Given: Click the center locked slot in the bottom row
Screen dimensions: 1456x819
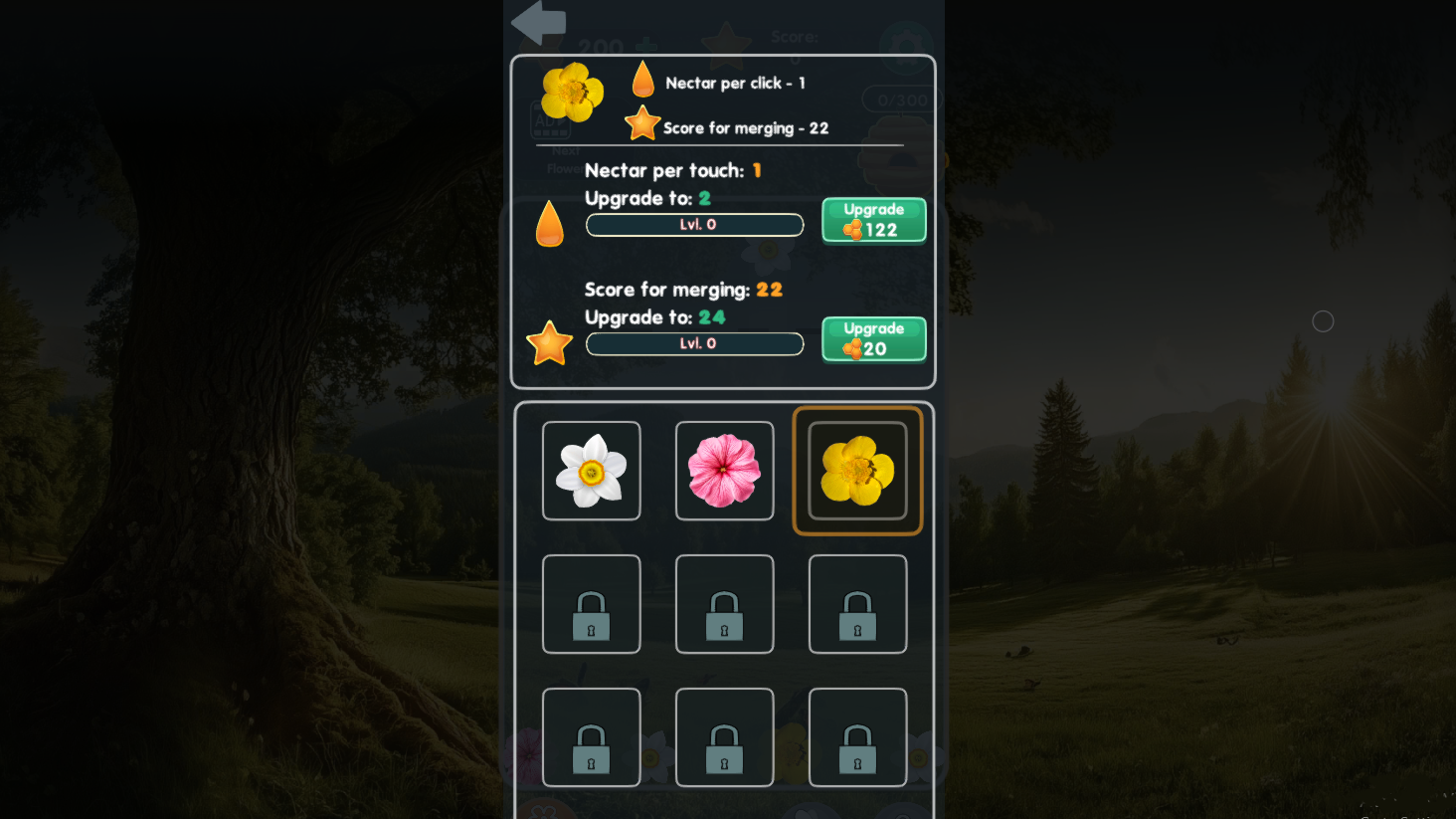Looking at the screenshot, I should point(724,737).
